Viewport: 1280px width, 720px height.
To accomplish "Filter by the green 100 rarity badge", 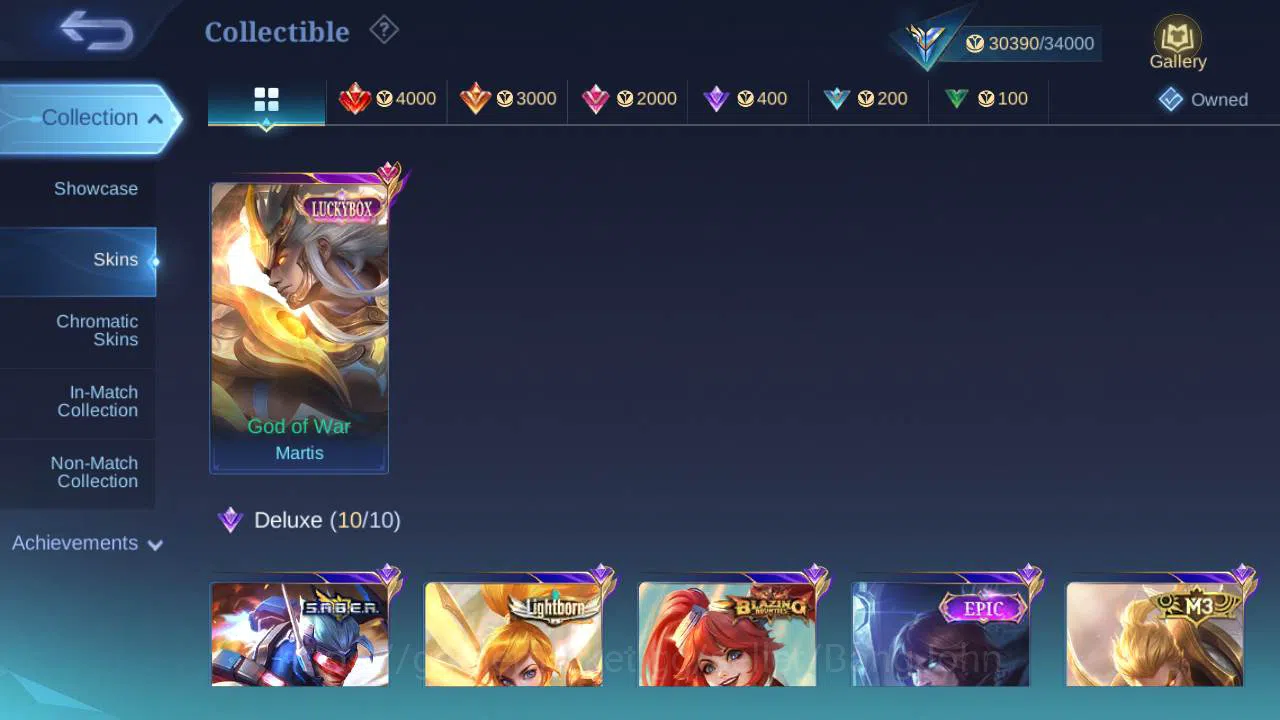I will (987, 98).
